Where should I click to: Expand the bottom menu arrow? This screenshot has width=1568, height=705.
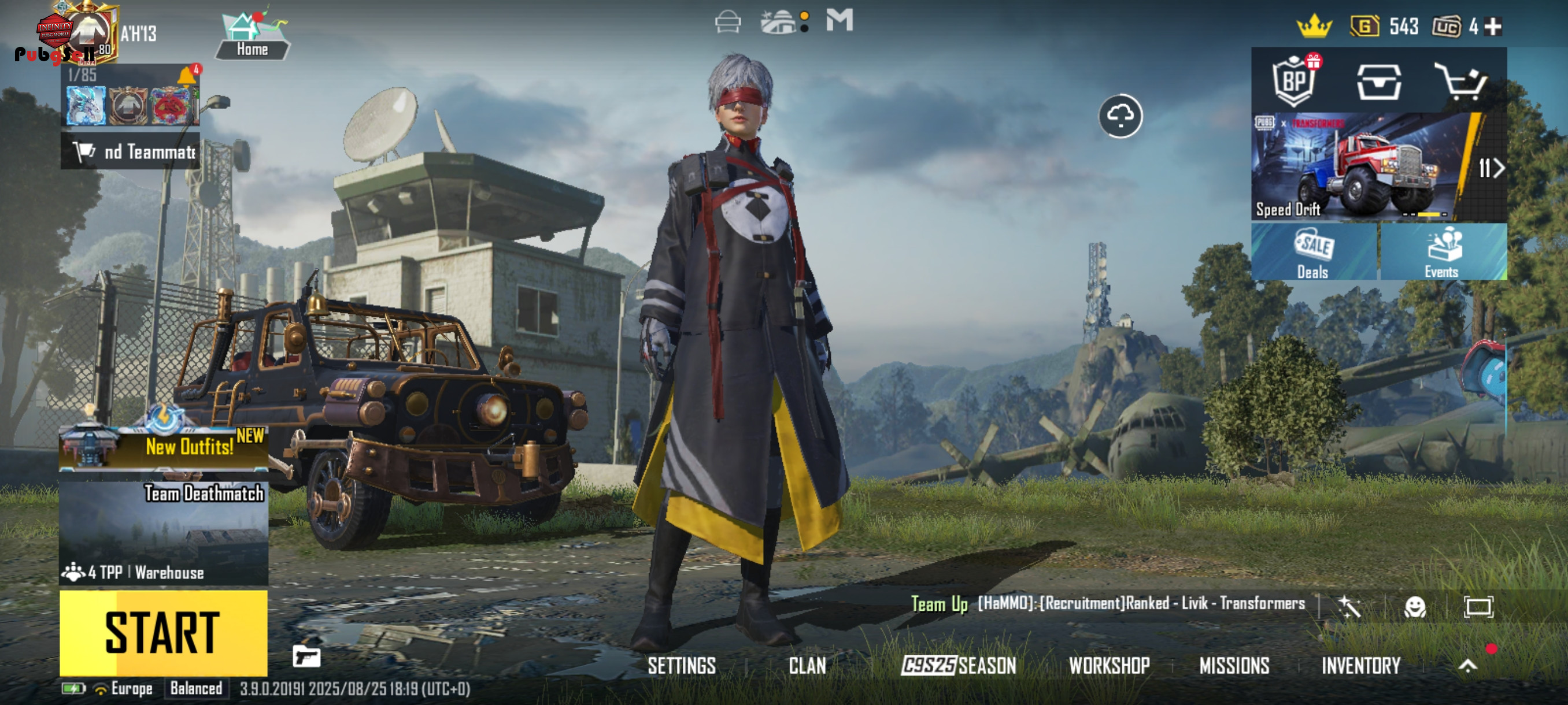1467,666
